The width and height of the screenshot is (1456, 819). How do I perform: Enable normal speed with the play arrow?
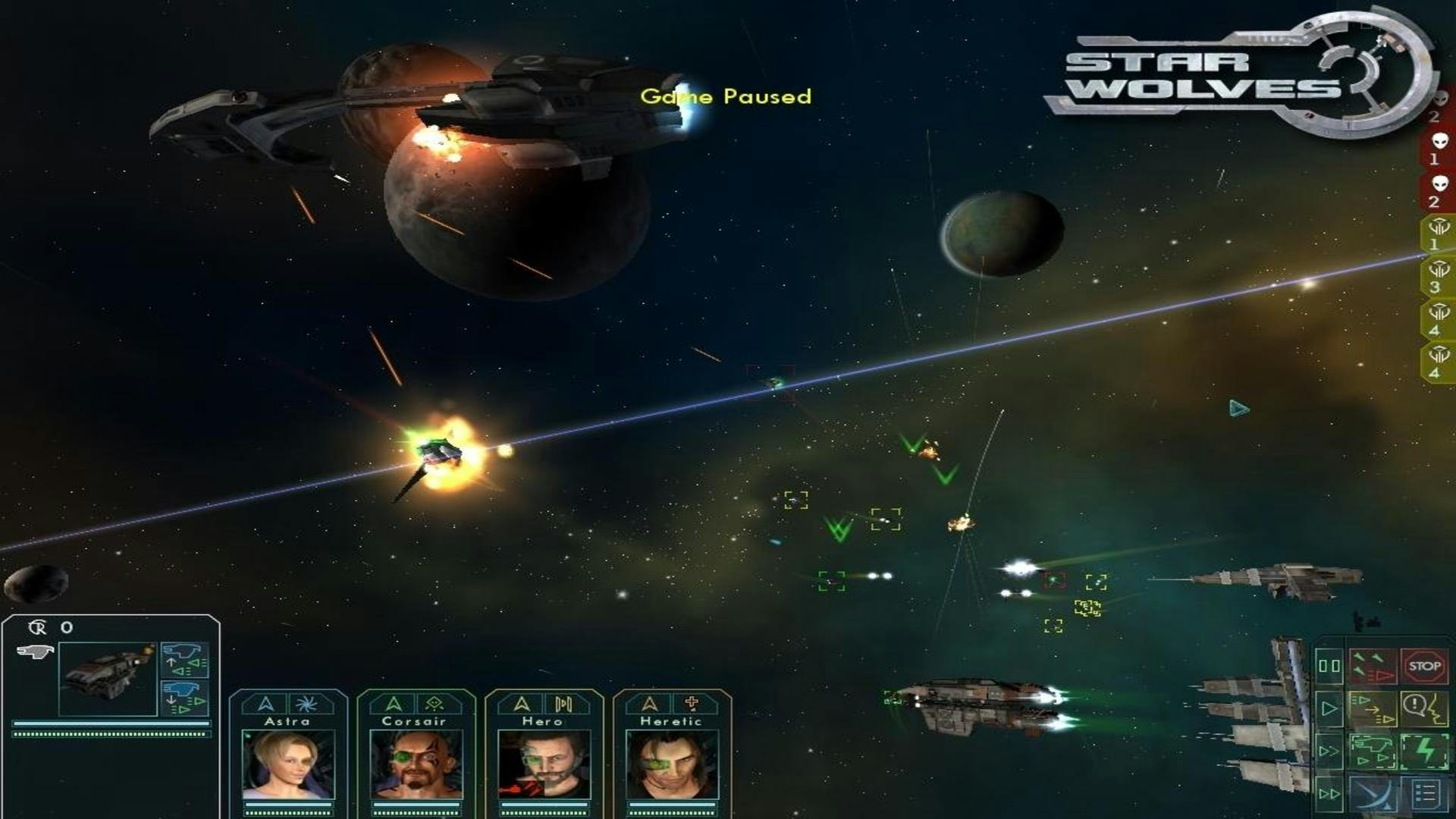click(x=1329, y=708)
